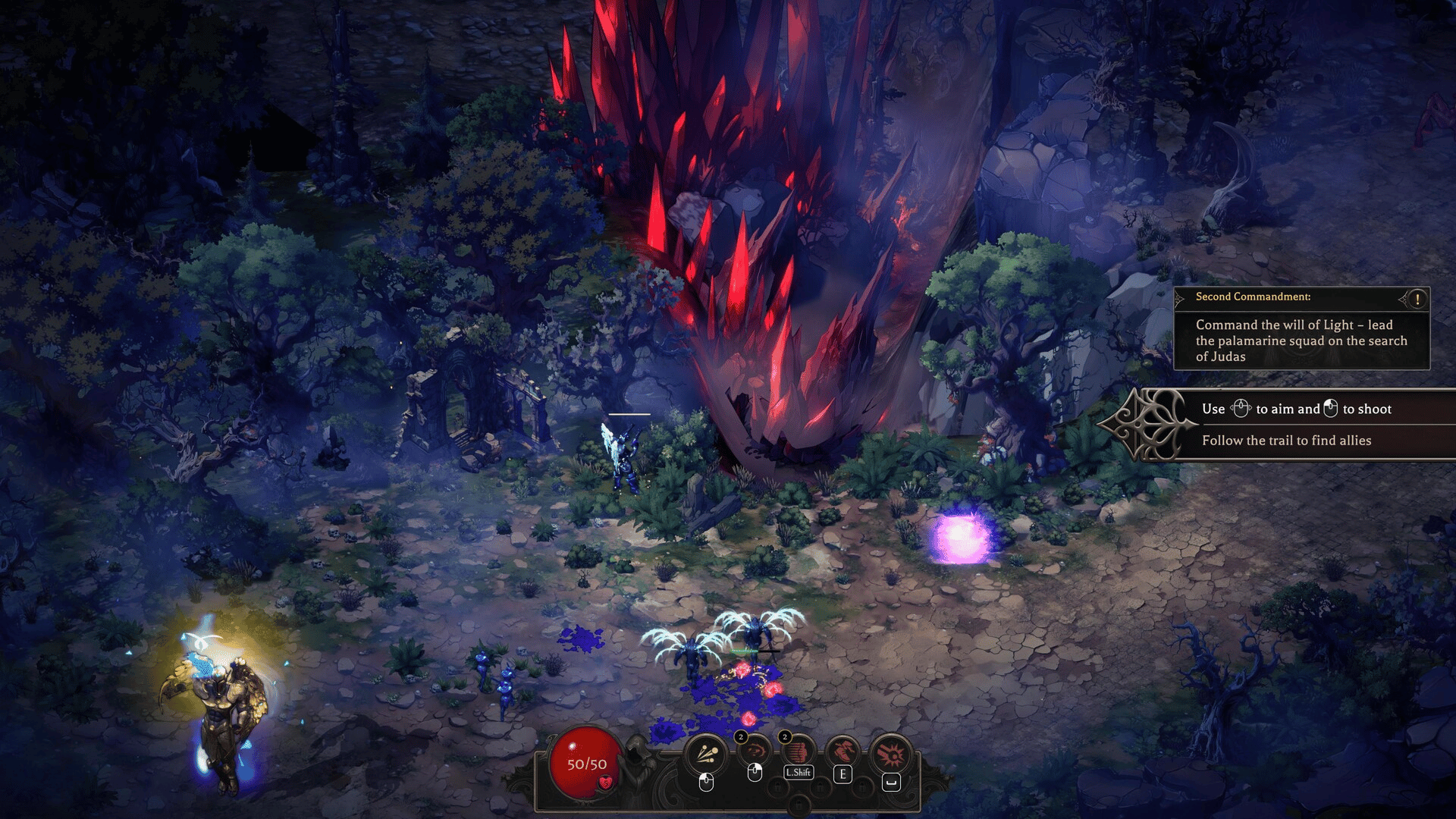
Task: Trigger the cracked heart ability
Action: [x=843, y=752]
